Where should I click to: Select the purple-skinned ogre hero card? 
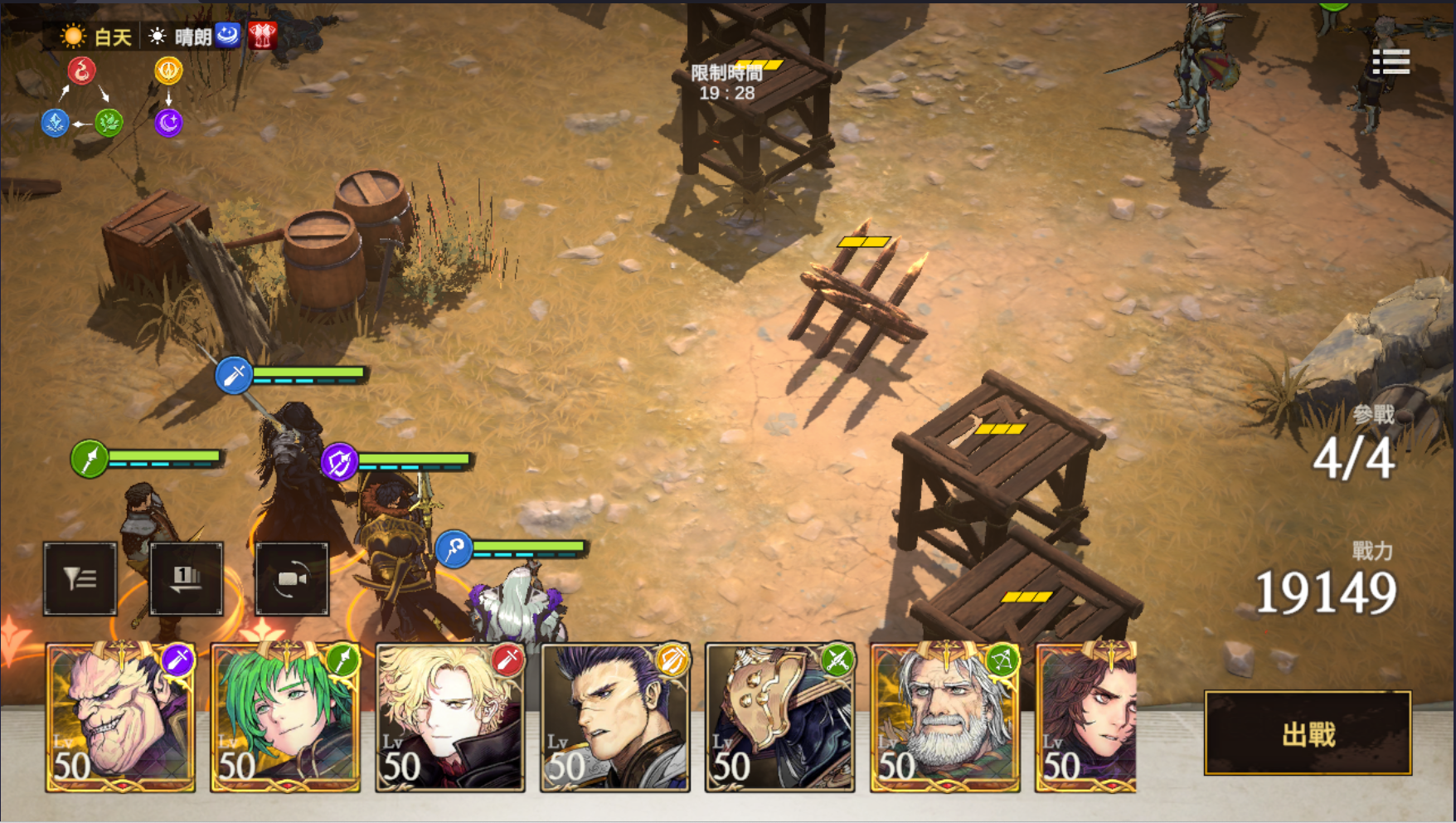coord(121,717)
